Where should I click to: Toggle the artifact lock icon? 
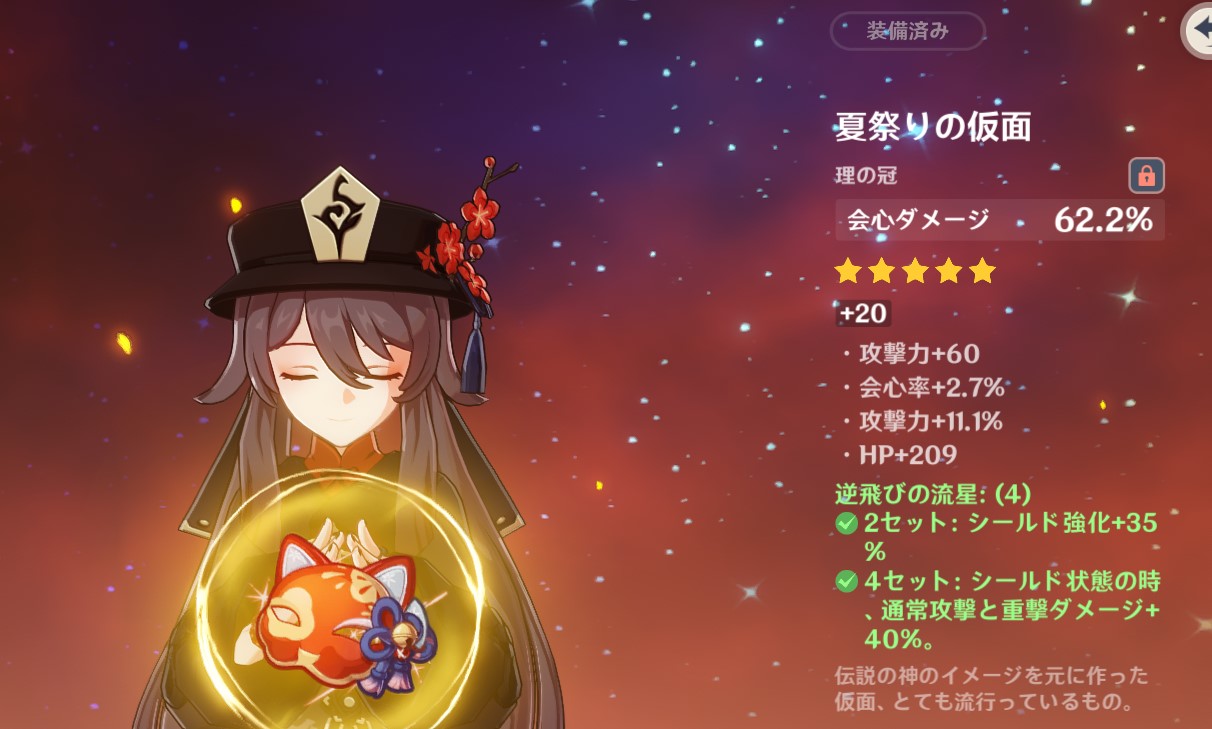coord(1146,176)
